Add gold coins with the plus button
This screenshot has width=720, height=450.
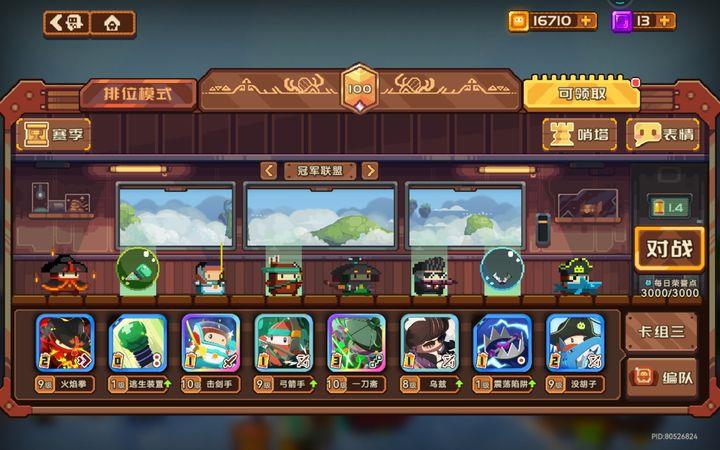click(587, 20)
